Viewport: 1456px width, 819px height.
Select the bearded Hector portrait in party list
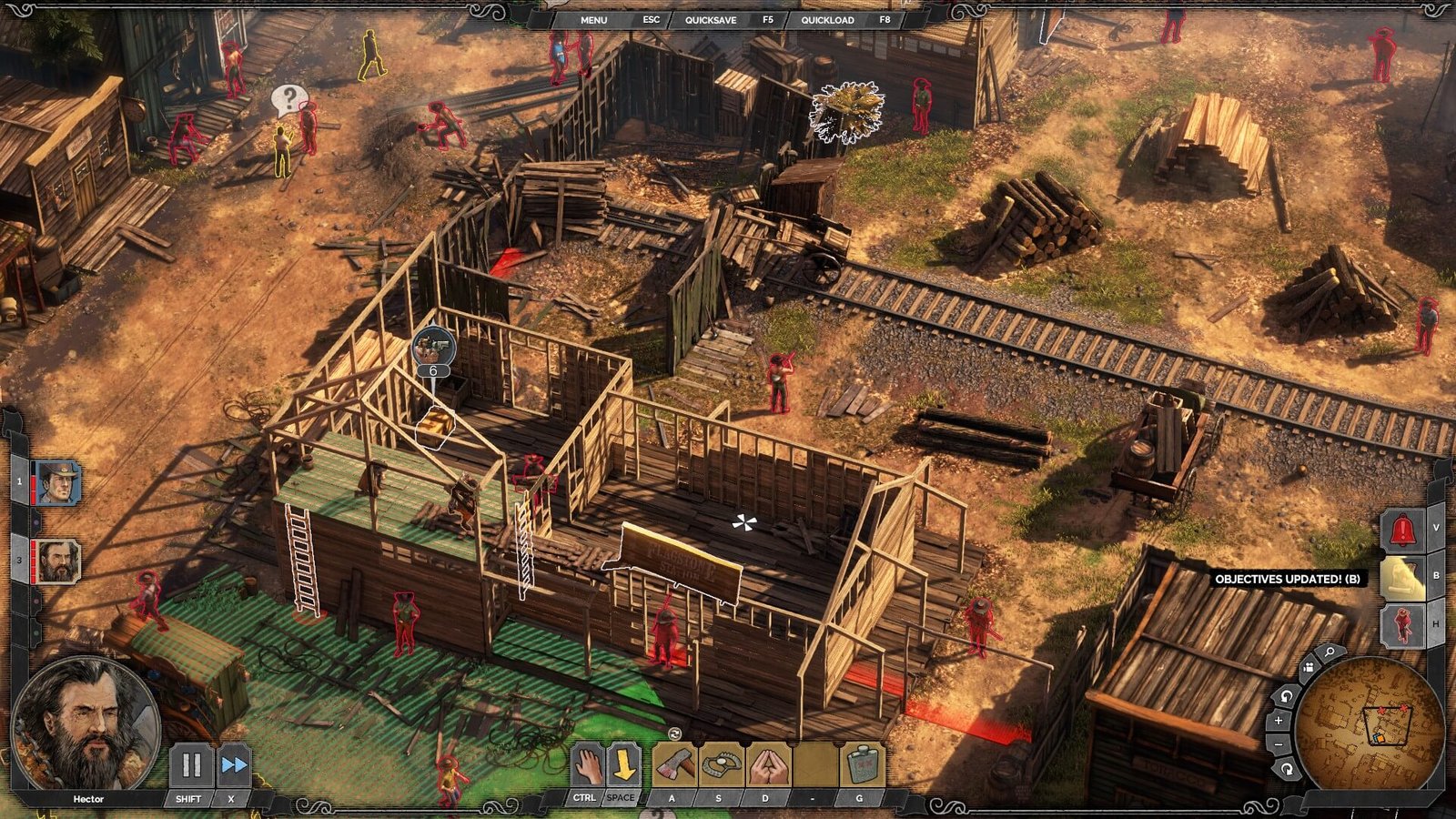58,561
